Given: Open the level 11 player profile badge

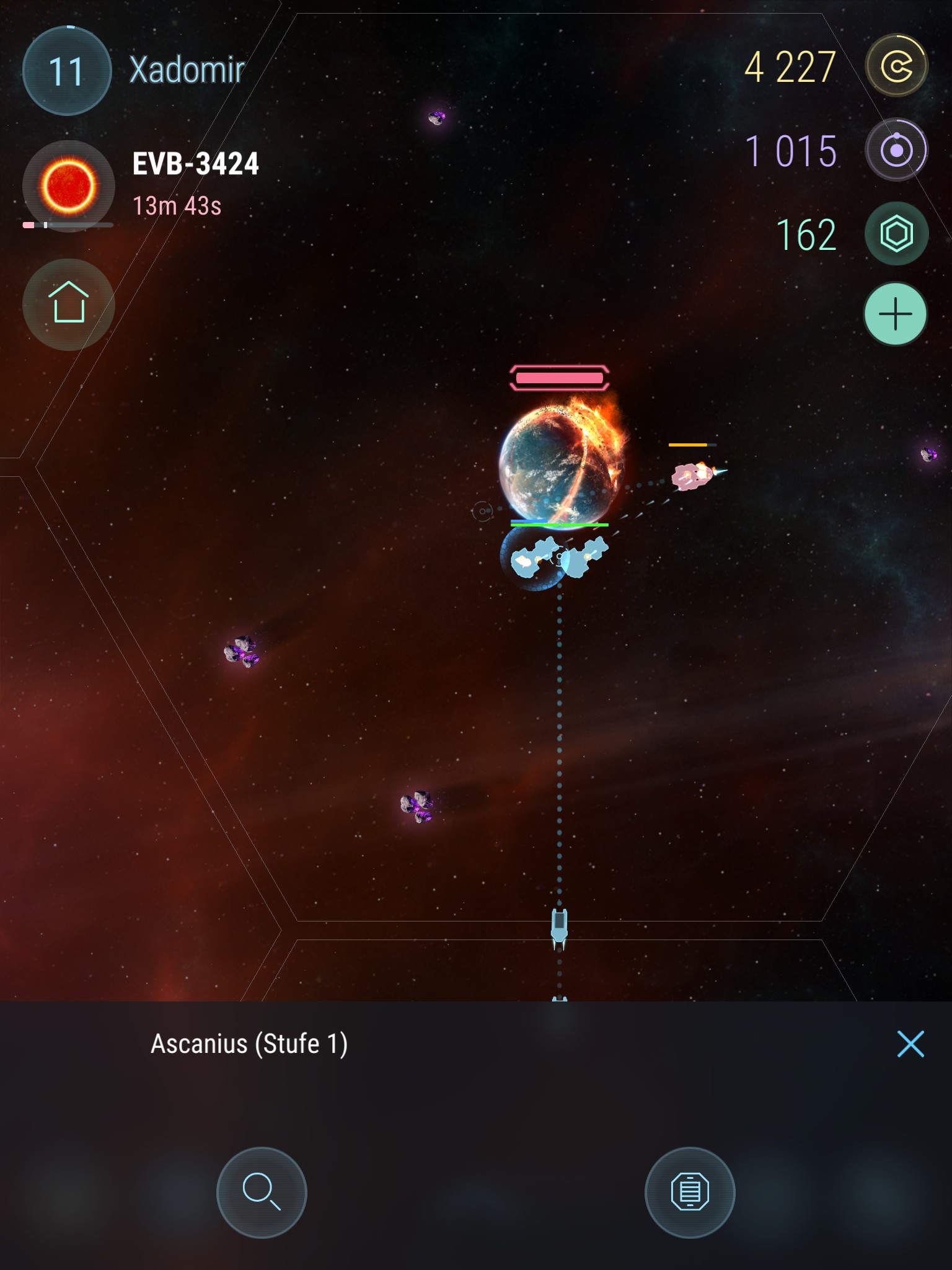Looking at the screenshot, I should 67,71.
